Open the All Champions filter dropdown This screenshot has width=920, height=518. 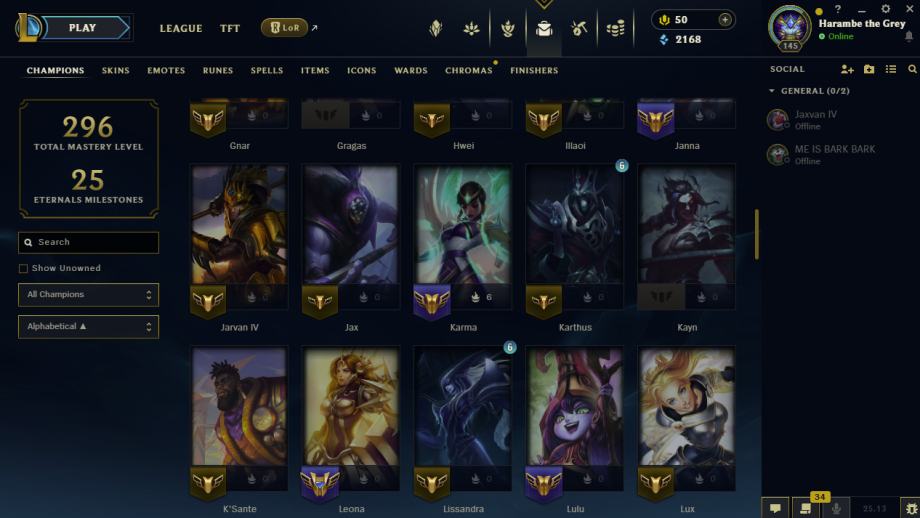pos(88,295)
